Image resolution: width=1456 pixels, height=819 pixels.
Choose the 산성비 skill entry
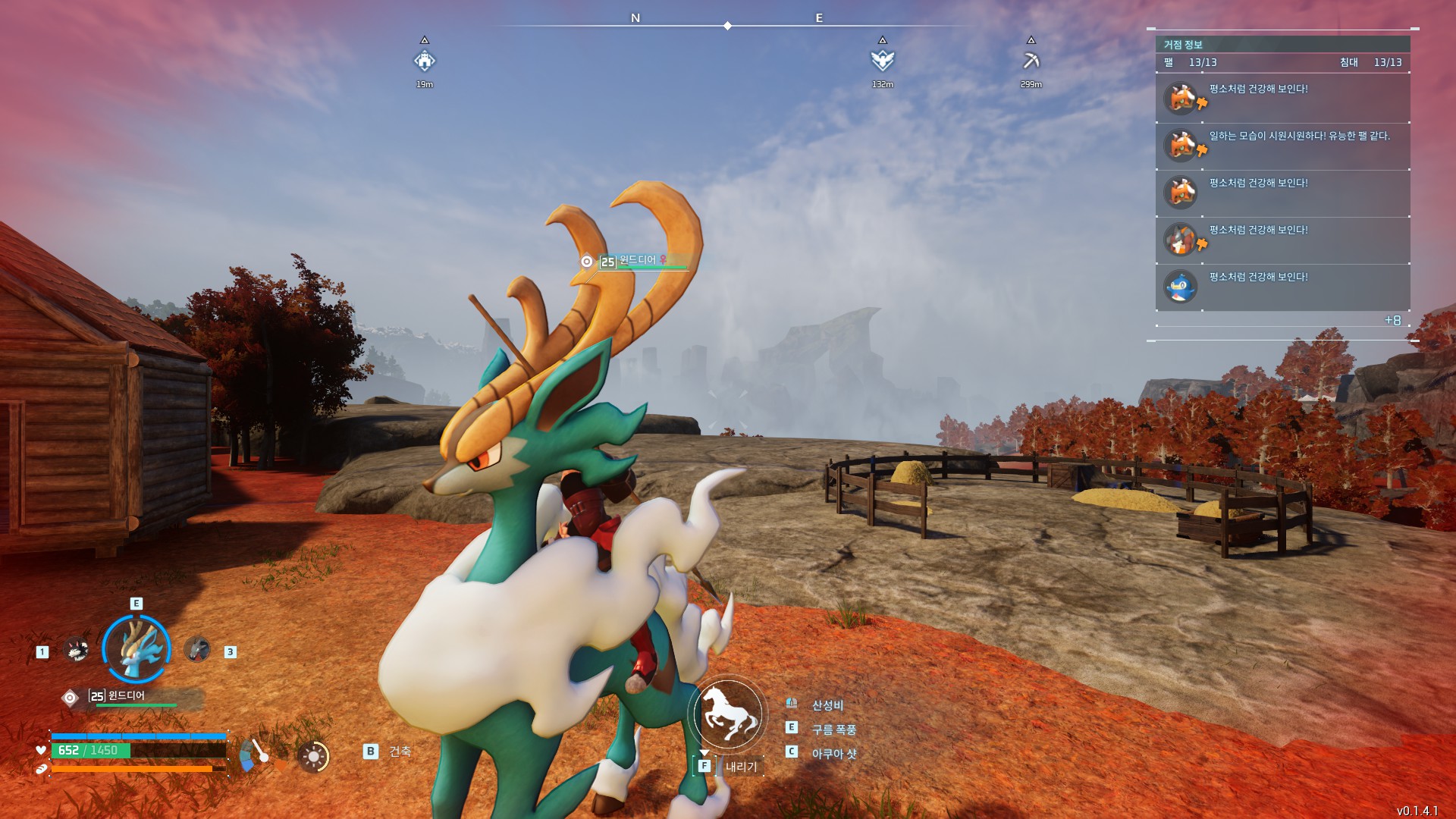[827, 705]
